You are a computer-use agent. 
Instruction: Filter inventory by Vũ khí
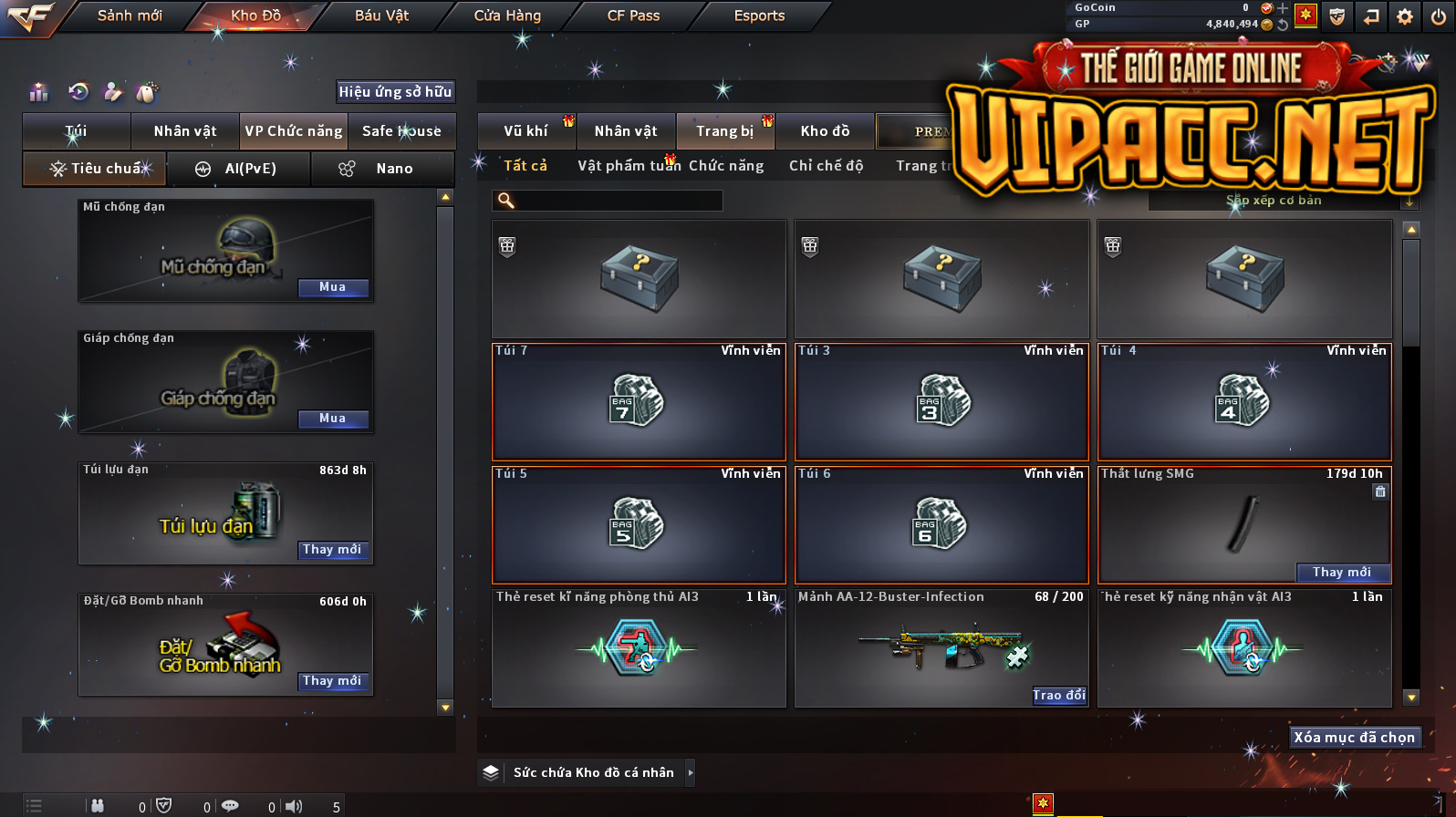tap(526, 131)
